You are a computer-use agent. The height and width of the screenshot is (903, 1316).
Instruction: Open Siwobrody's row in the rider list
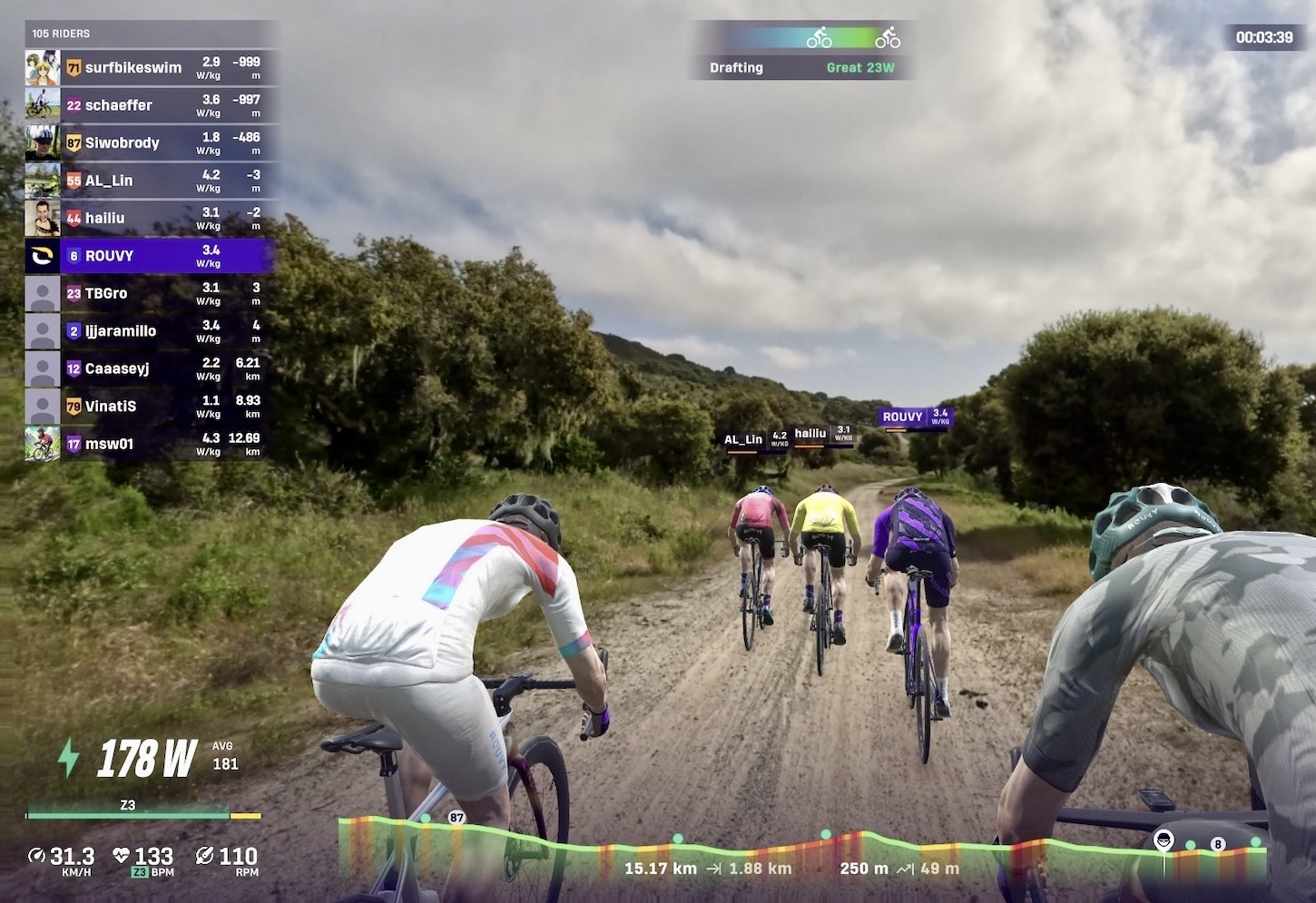coord(150,143)
